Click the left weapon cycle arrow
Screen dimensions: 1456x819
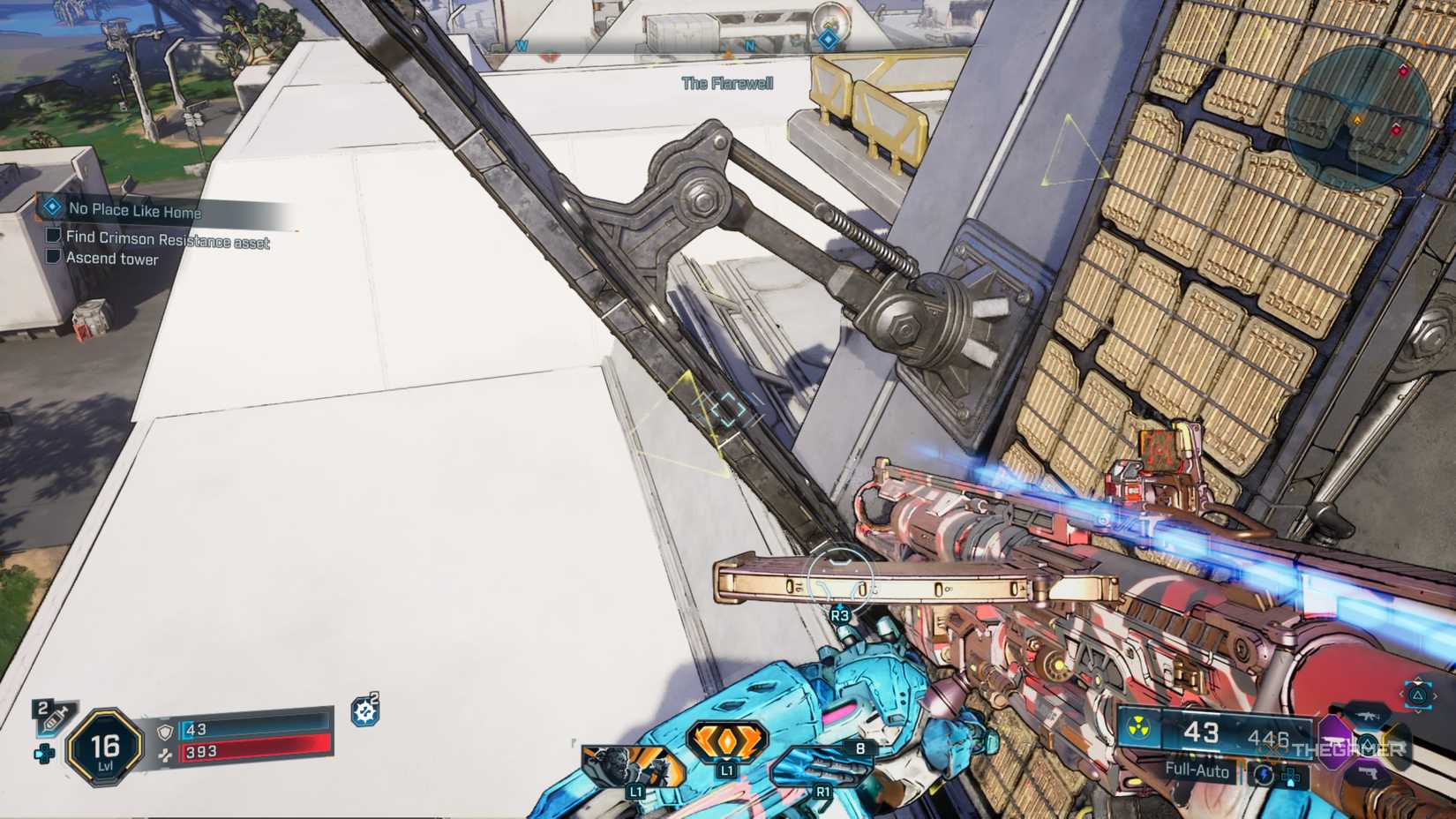coord(1402,695)
